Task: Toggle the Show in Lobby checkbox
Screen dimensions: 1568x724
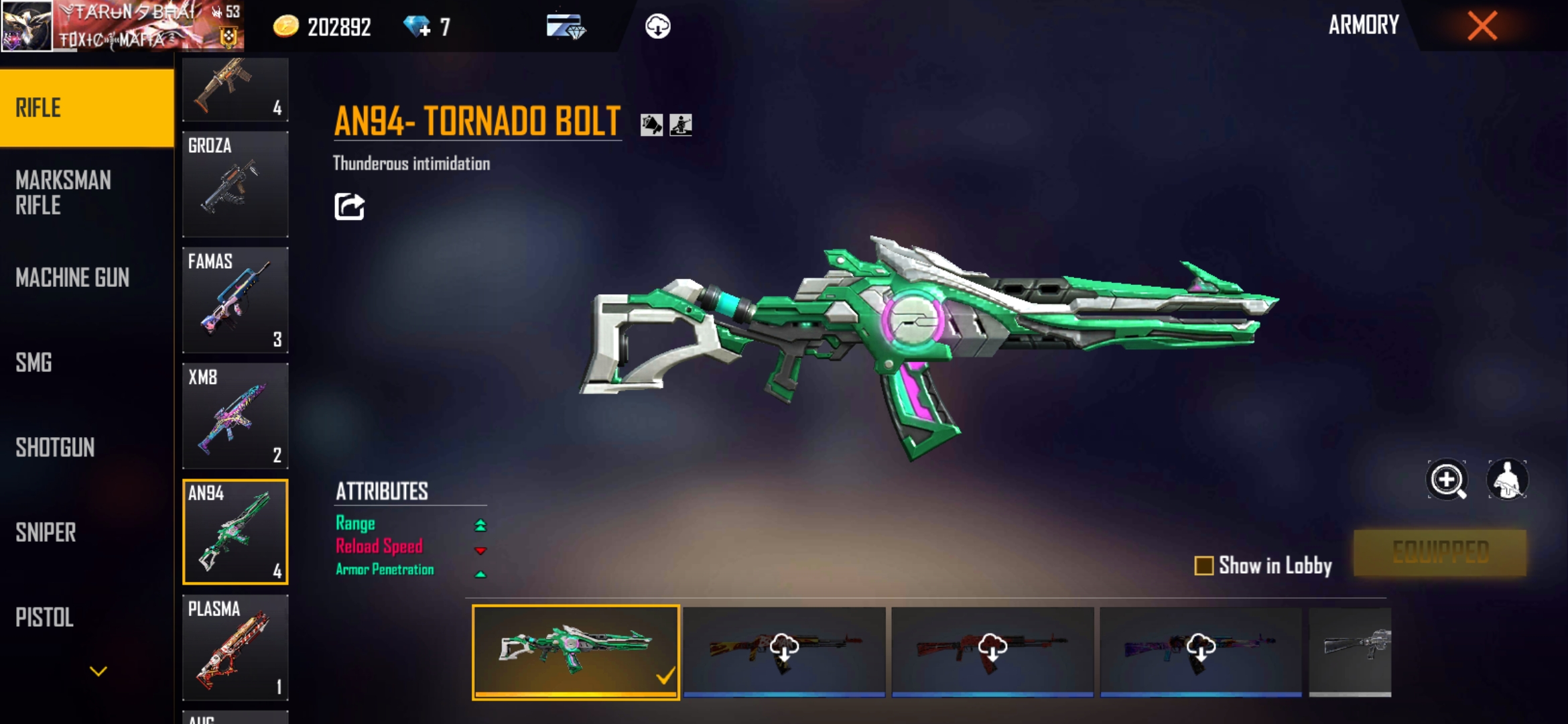Action: point(1203,566)
